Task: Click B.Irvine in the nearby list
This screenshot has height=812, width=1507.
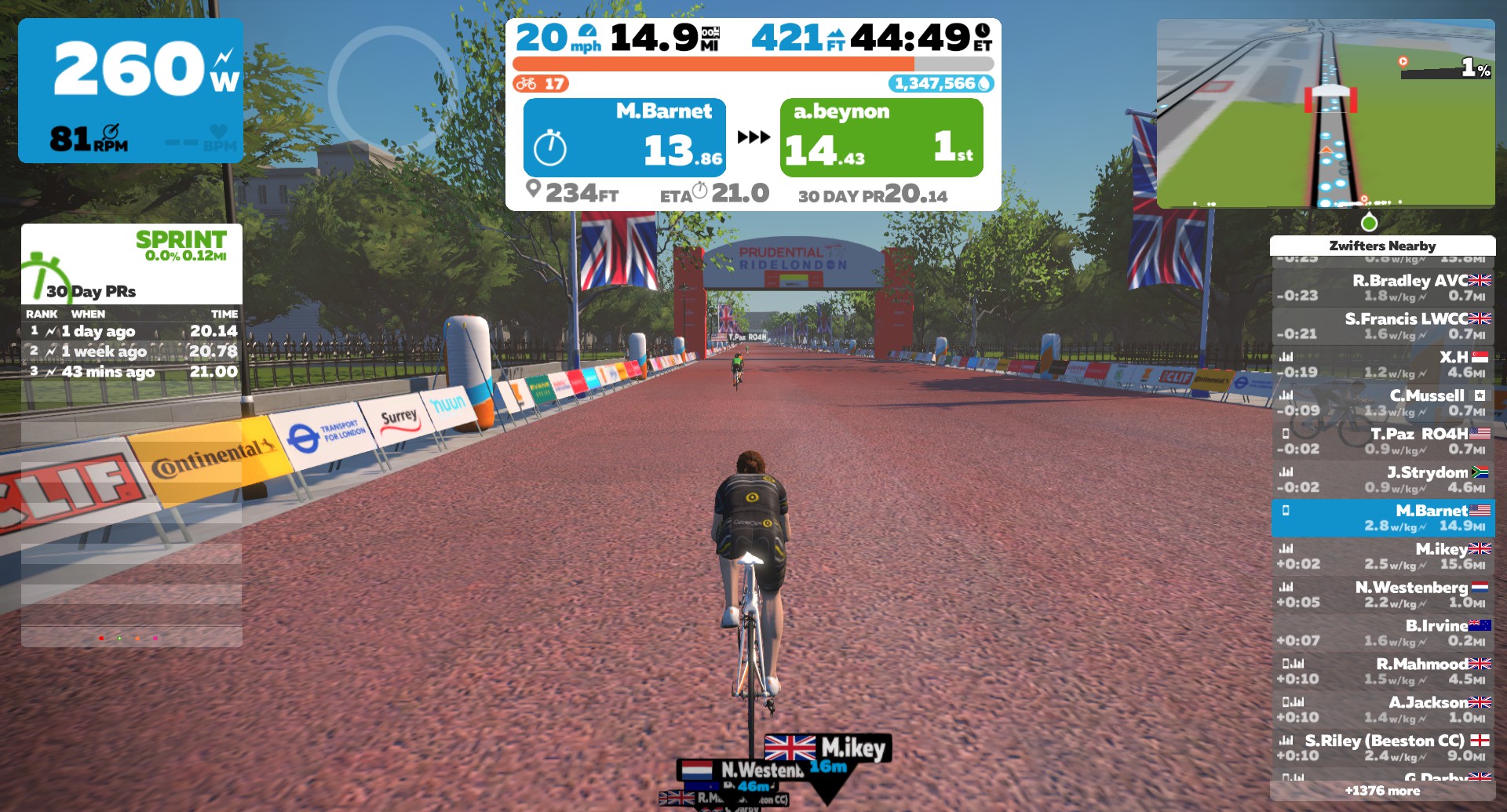Action: pos(1383,634)
